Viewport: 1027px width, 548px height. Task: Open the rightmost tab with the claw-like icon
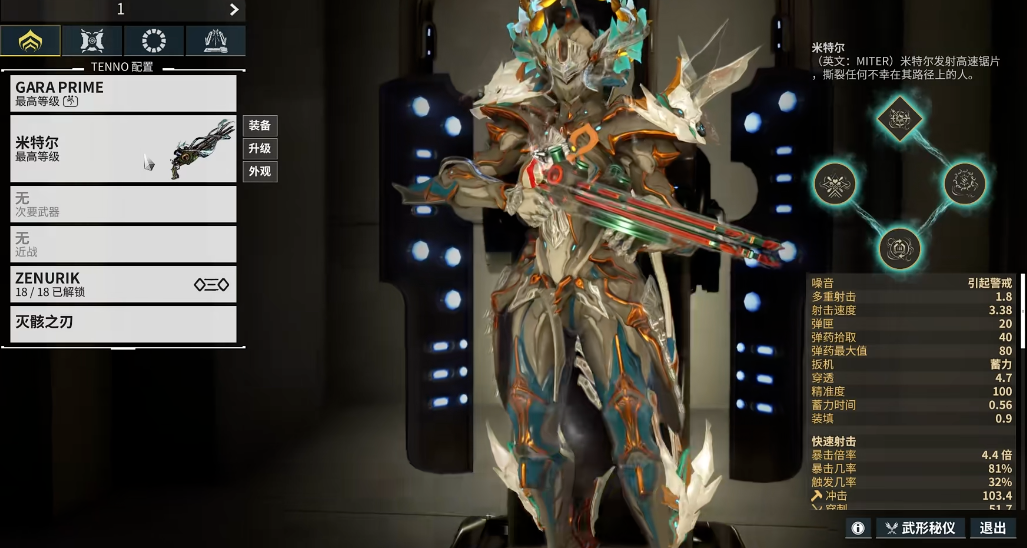[x=215, y=41]
